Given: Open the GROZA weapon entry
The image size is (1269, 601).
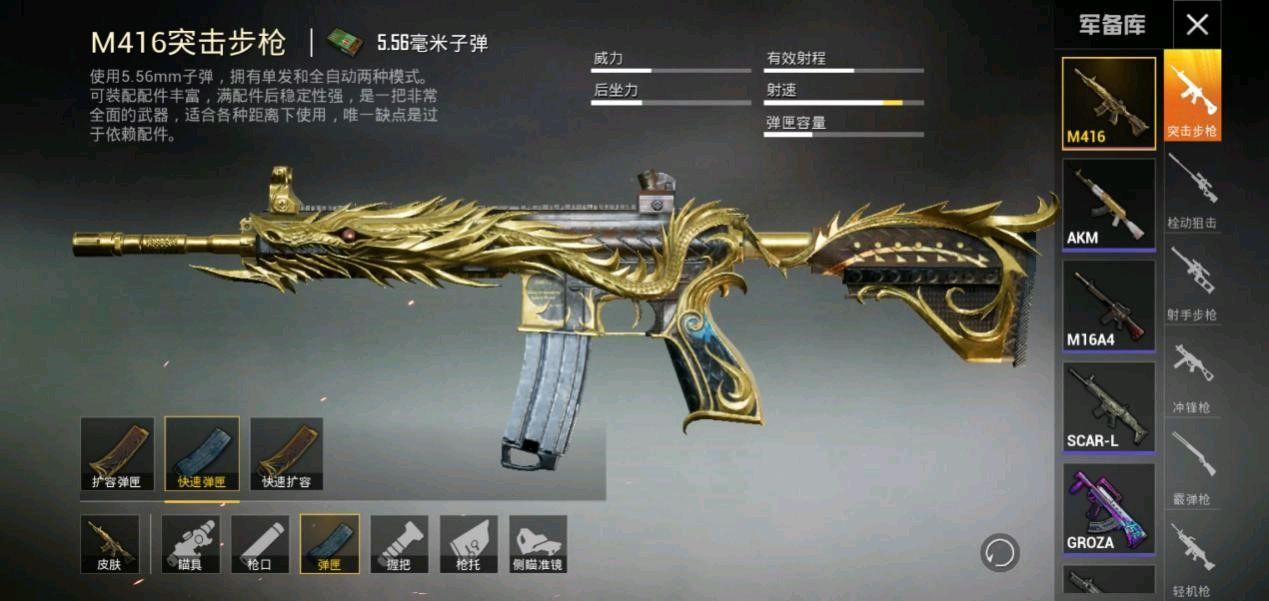Looking at the screenshot, I should tap(1108, 508).
